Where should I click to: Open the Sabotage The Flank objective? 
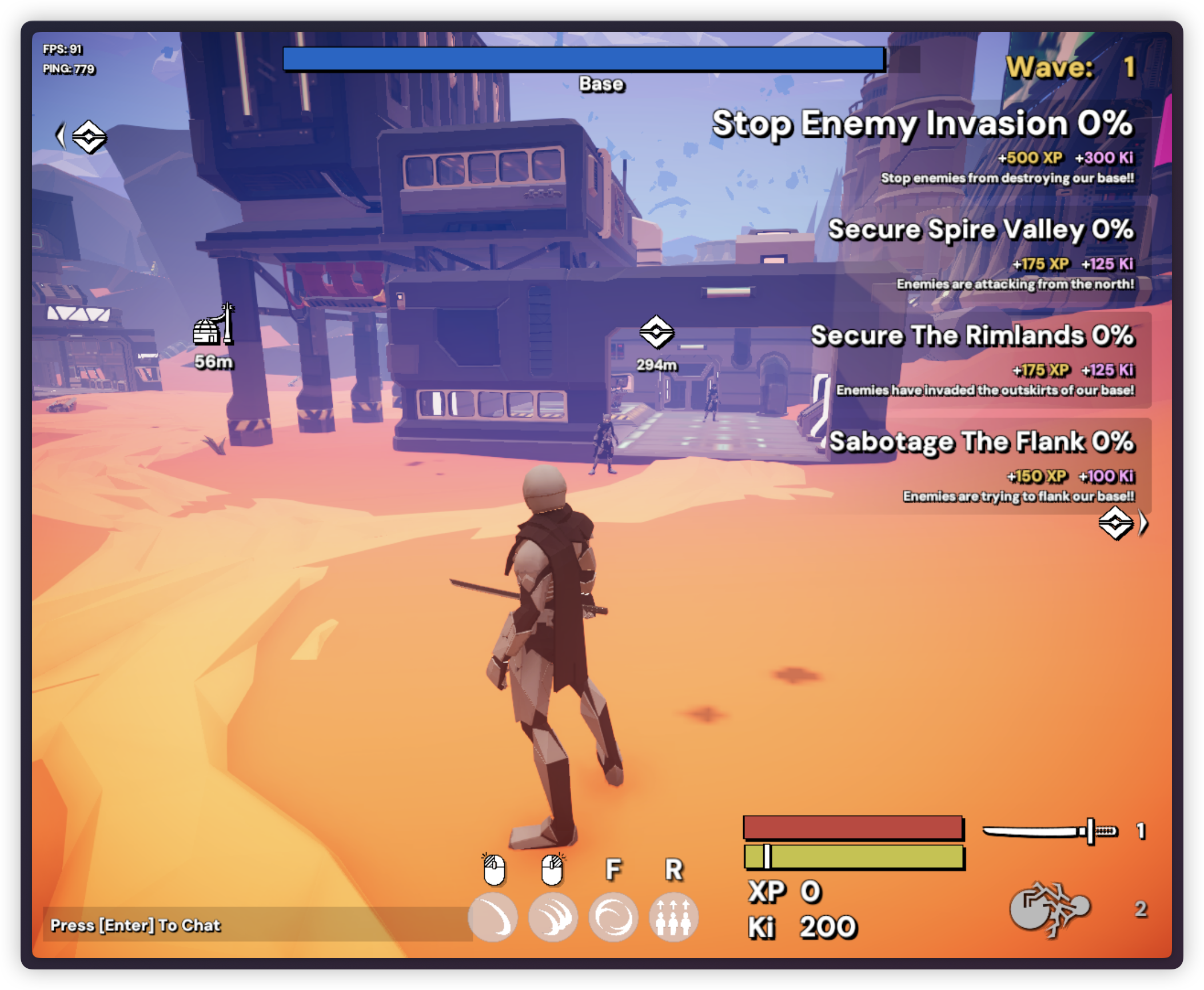coord(981,442)
